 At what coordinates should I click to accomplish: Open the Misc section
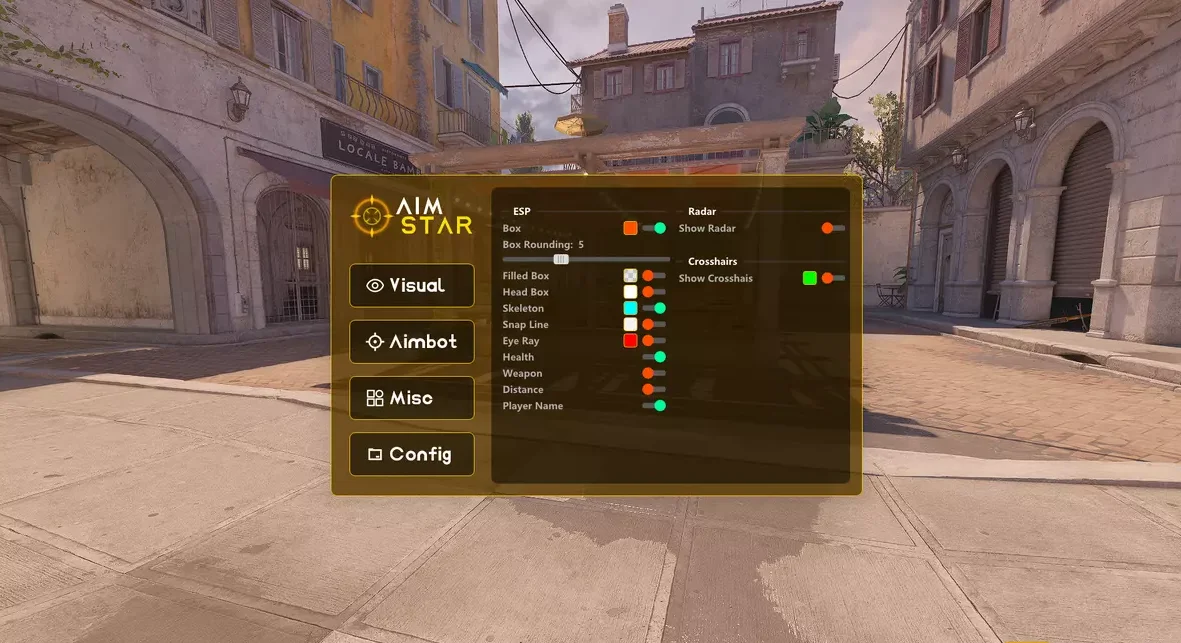coord(411,398)
